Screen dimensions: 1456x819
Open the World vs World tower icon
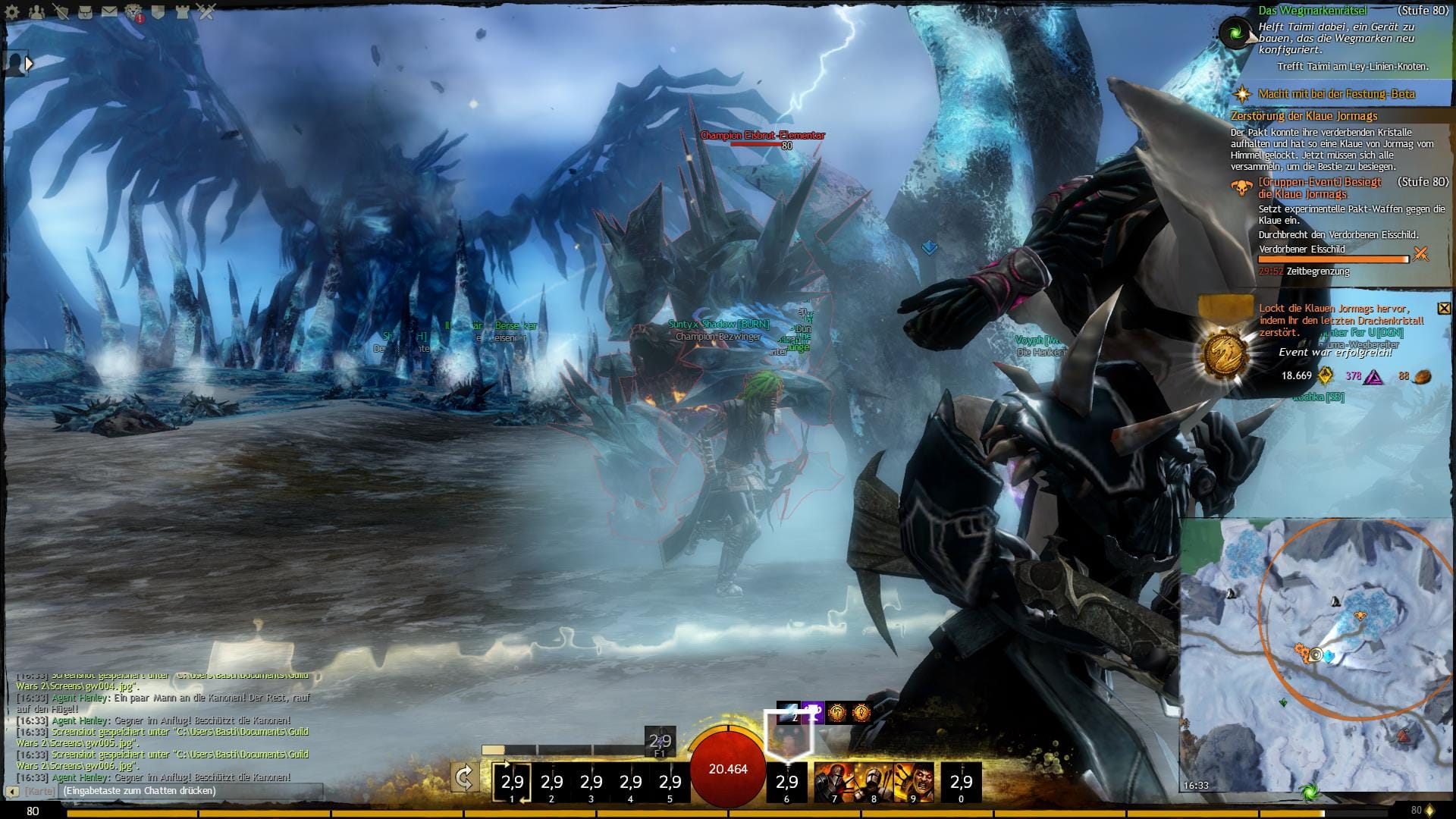pyautogui.click(x=182, y=11)
